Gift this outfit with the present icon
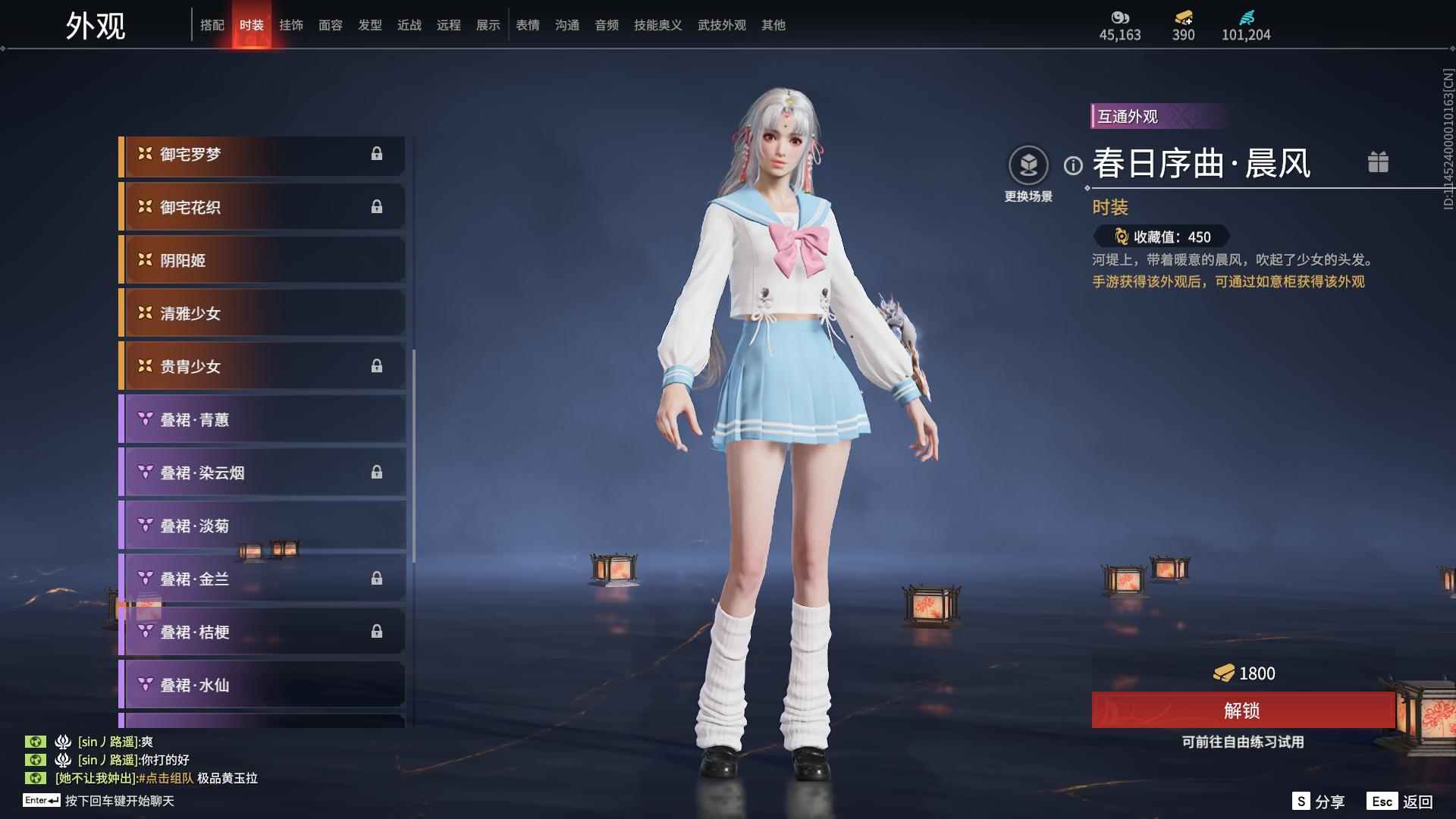The width and height of the screenshot is (1456, 819). [1378, 162]
